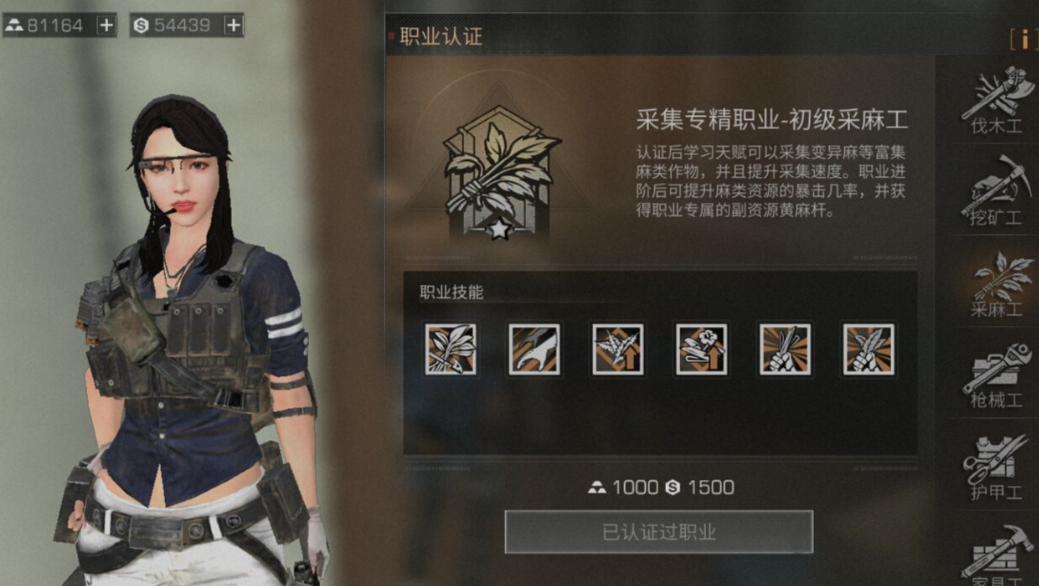Inspect the spiky leaf with up-arrow skill
The image size is (1039, 586).
pyautogui.click(x=617, y=349)
